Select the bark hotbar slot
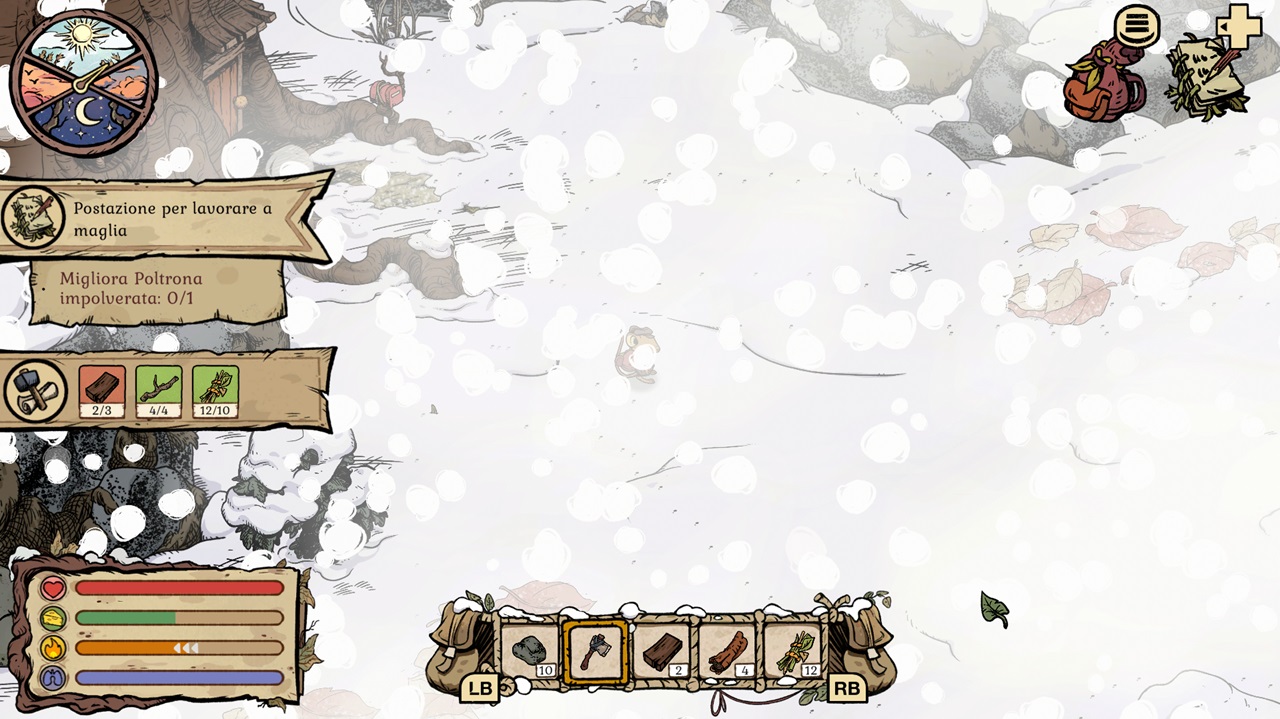1280x719 pixels. 727,652
